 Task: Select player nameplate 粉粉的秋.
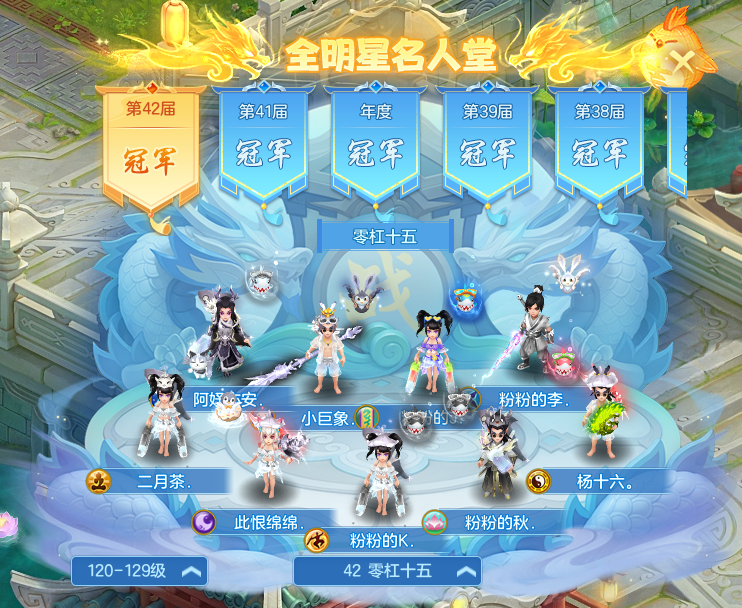490,522
